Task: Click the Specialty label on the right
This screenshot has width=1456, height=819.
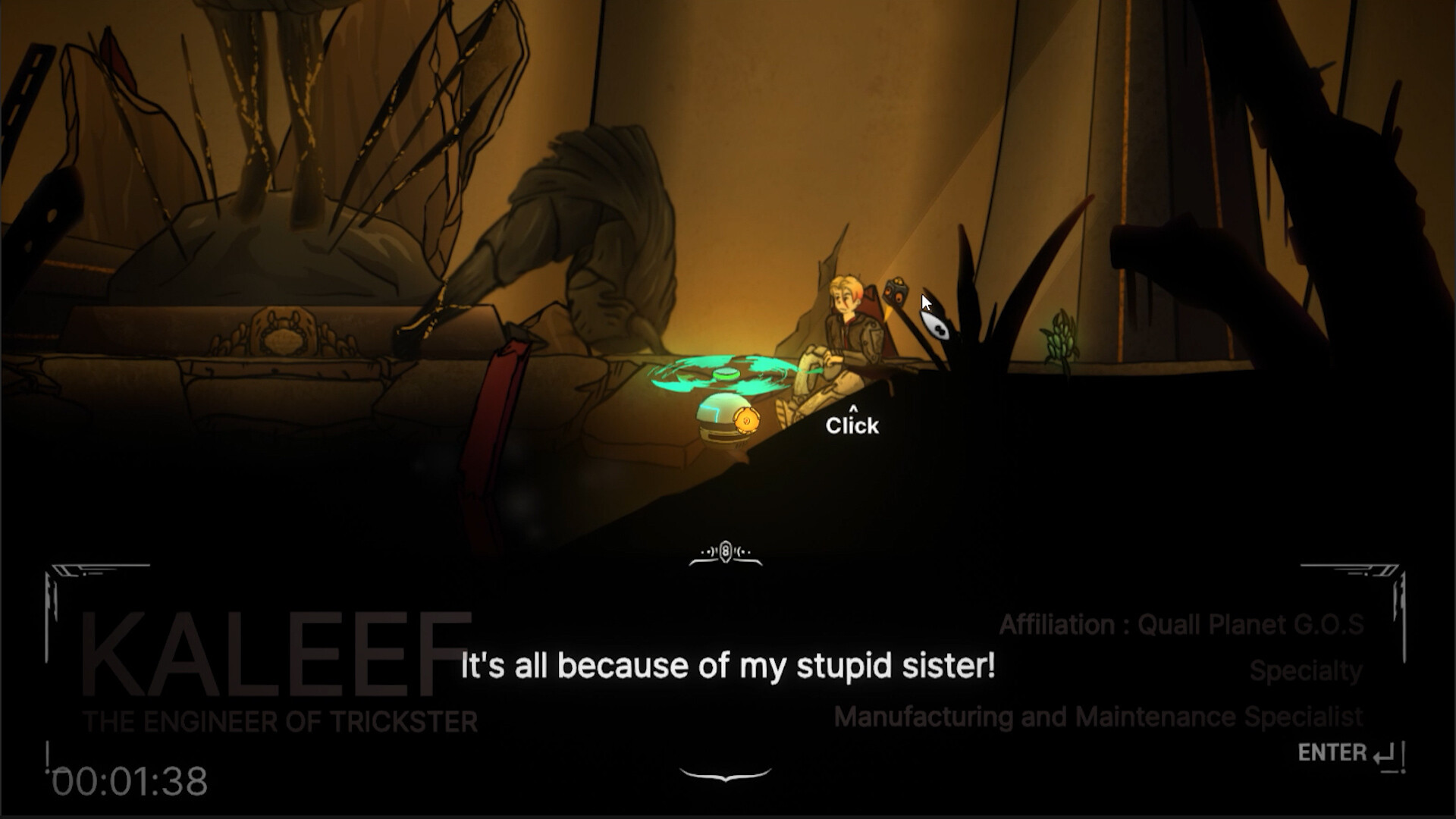Action: (1306, 671)
